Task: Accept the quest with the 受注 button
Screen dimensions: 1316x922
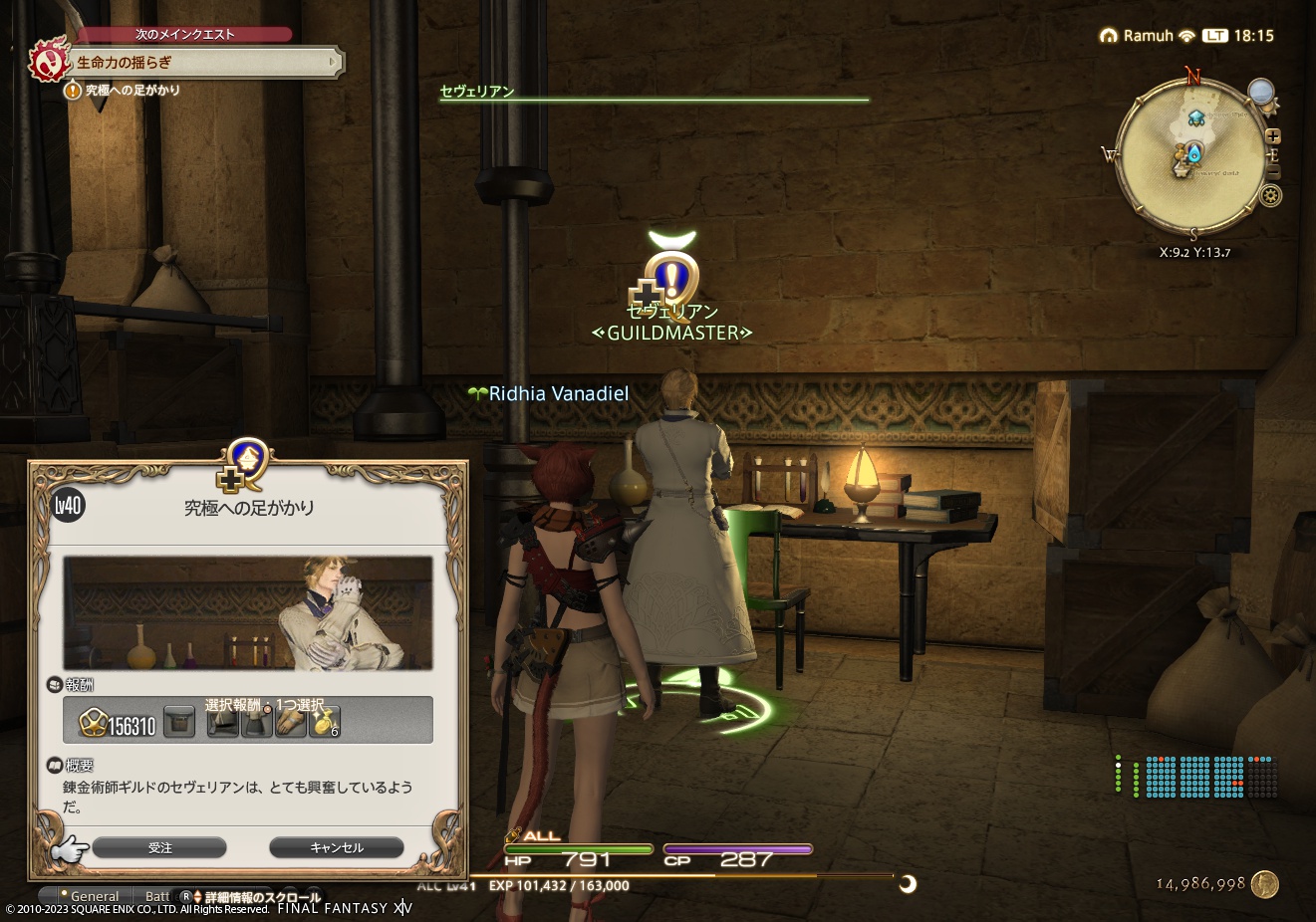Action: click(160, 847)
